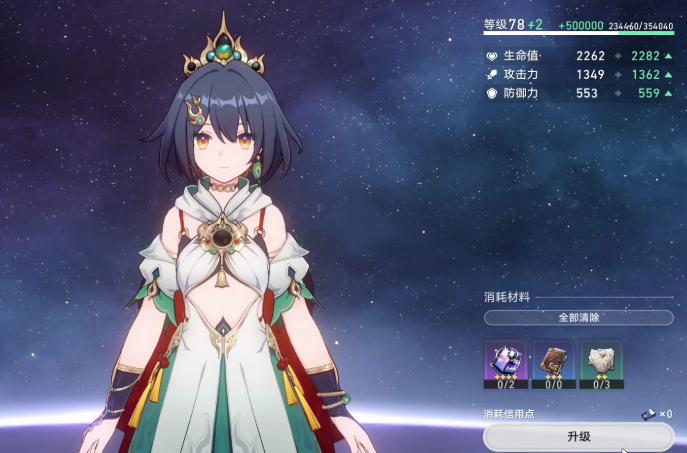
Task: Choose the brown three-star journal material
Action: (553, 363)
